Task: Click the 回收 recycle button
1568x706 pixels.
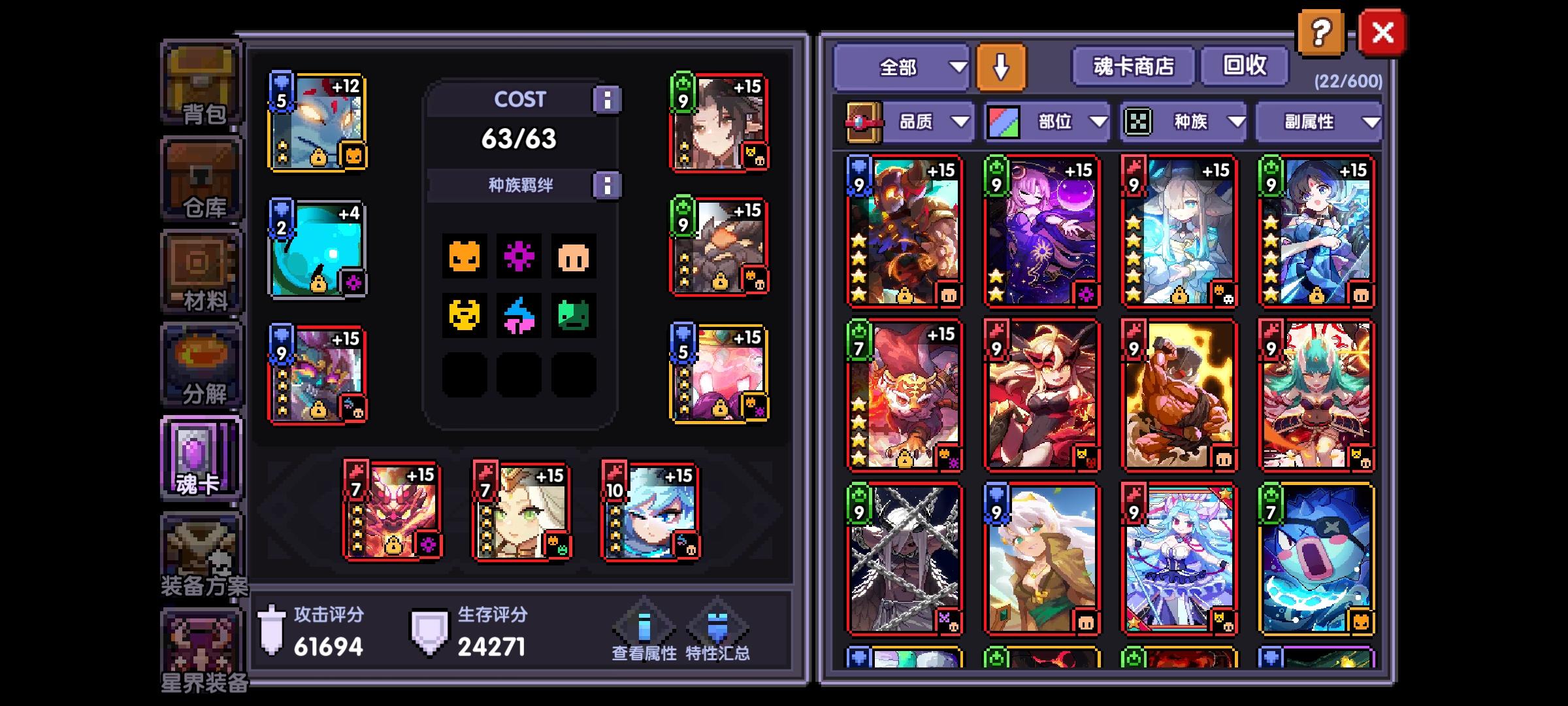Action: (1245, 66)
